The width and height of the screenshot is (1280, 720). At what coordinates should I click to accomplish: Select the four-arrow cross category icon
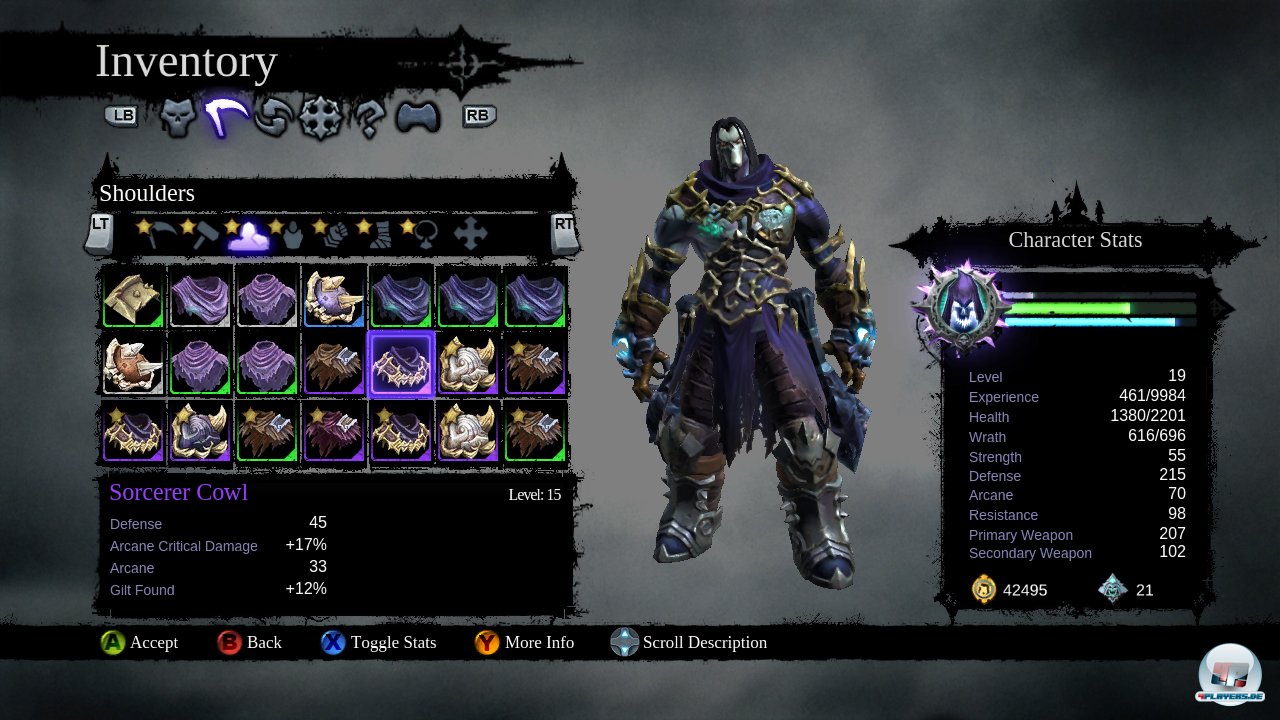(x=470, y=234)
